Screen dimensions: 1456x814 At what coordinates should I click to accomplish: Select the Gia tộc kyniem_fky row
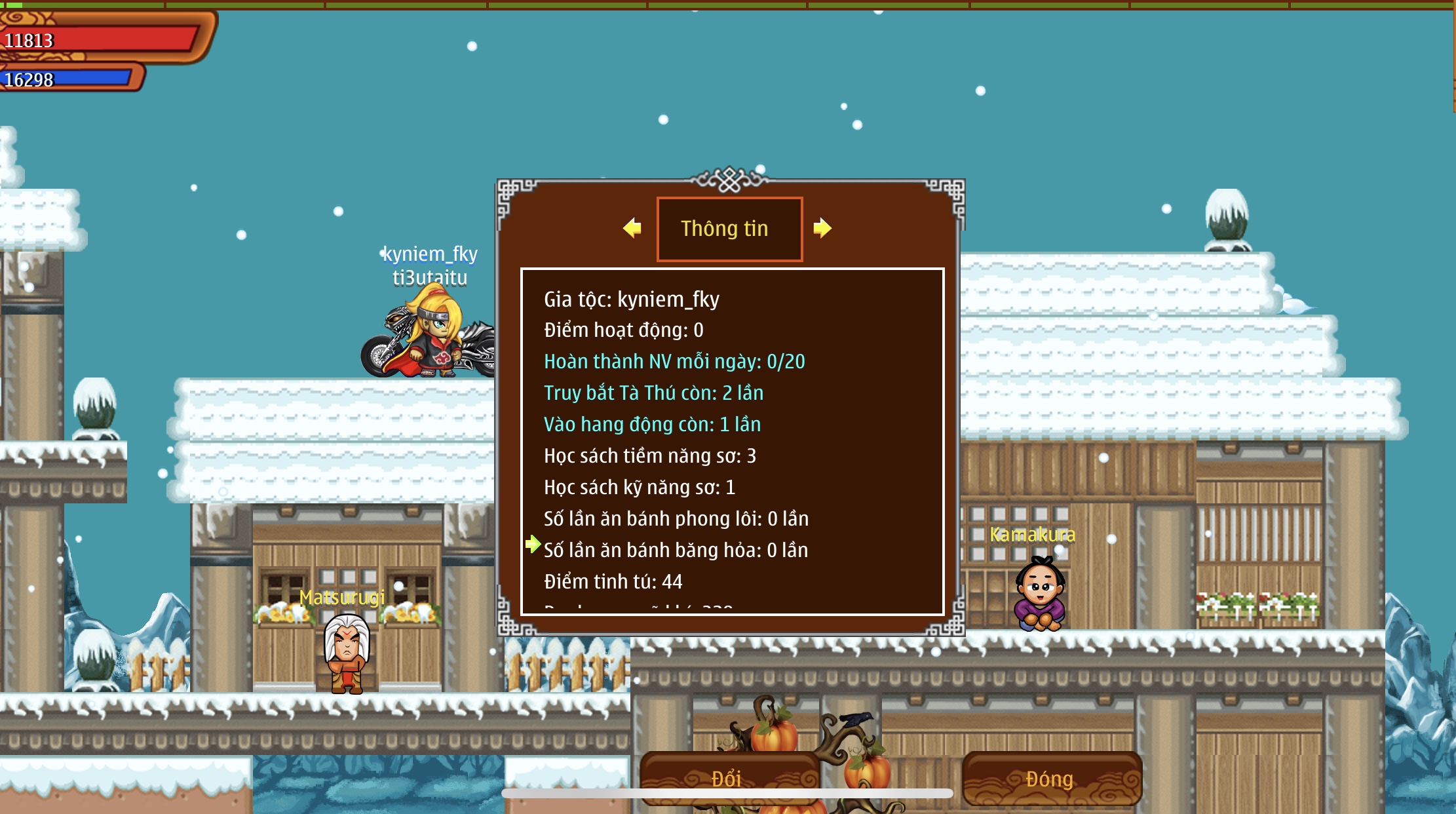click(x=632, y=300)
